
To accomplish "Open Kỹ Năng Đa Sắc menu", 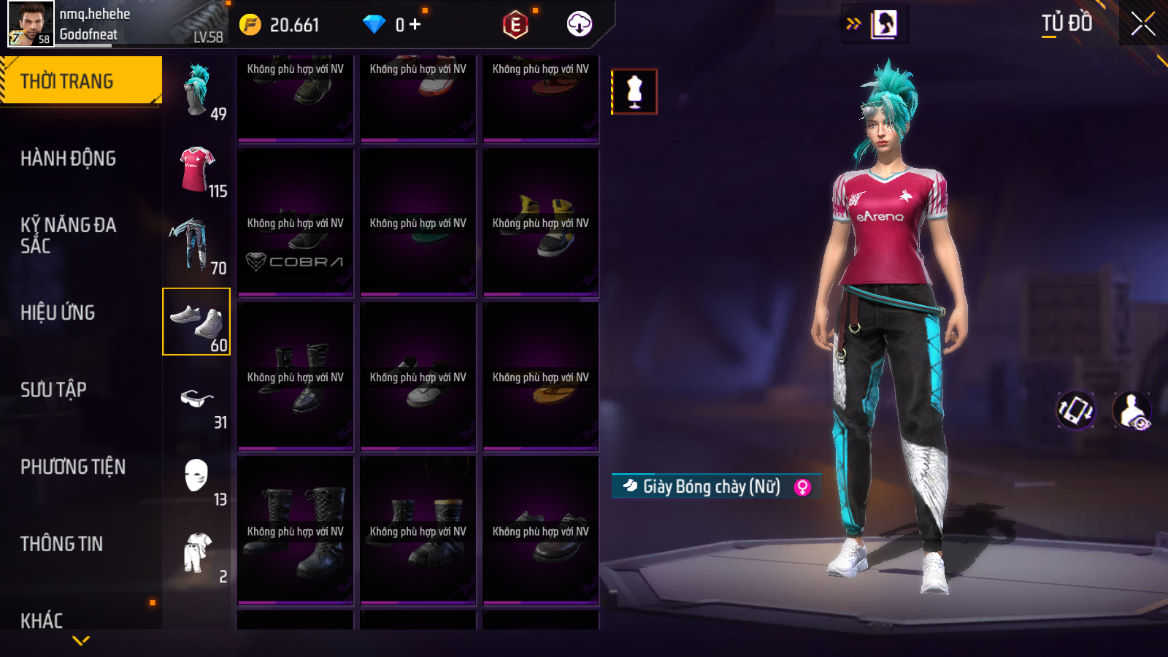I will click(x=68, y=234).
